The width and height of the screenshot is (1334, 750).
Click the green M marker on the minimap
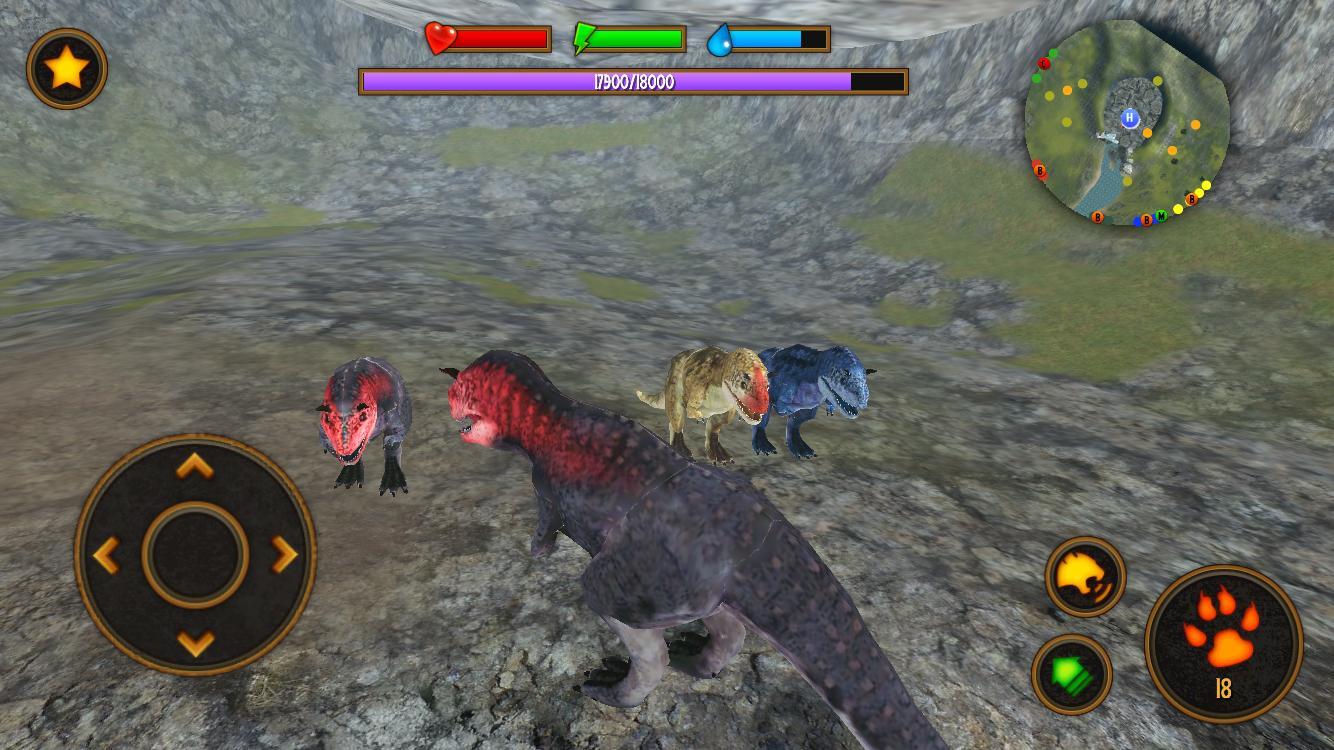coord(1161,214)
